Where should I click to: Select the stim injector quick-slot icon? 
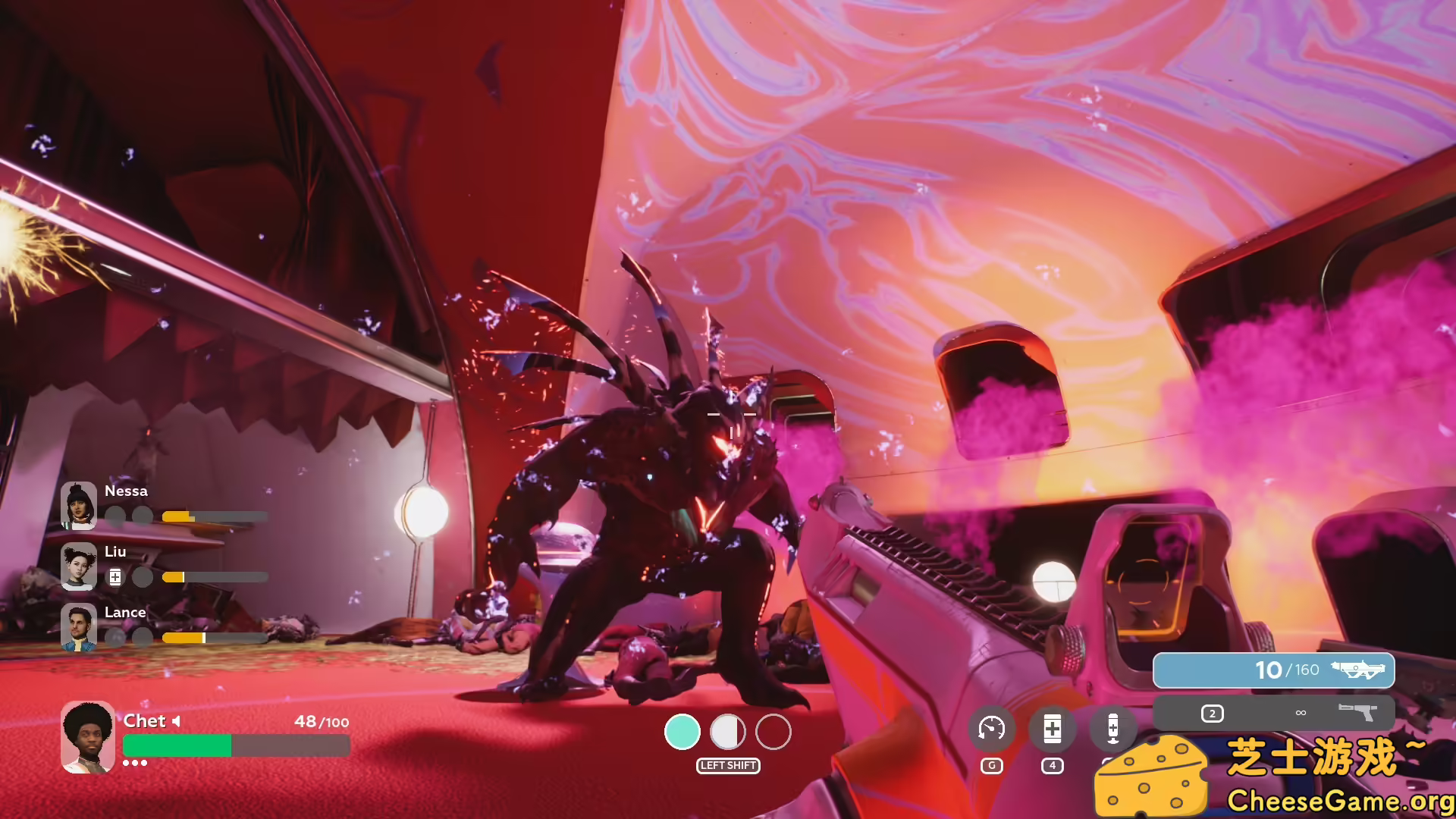click(x=1111, y=728)
